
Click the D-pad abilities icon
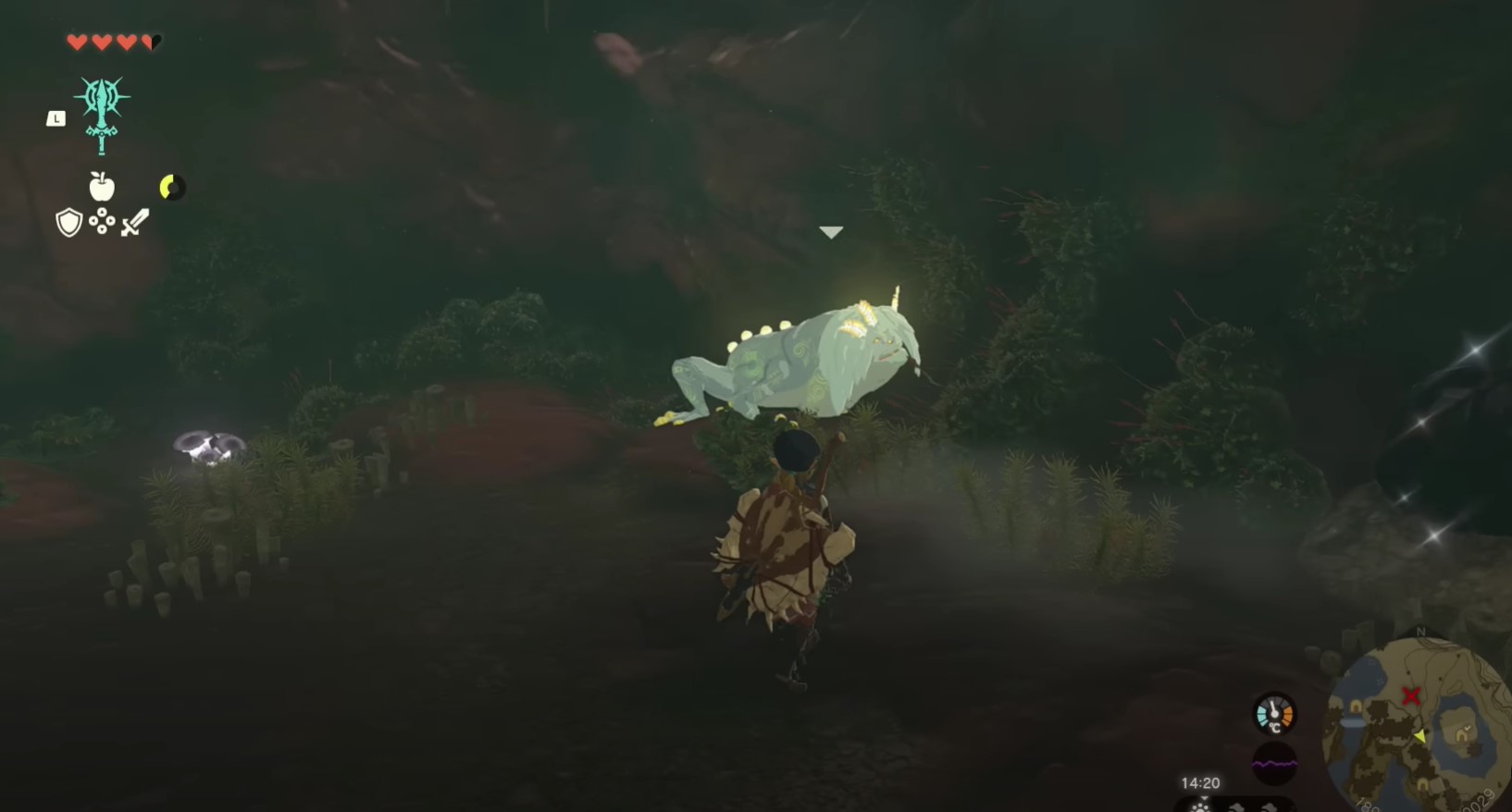pyautogui.click(x=101, y=222)
